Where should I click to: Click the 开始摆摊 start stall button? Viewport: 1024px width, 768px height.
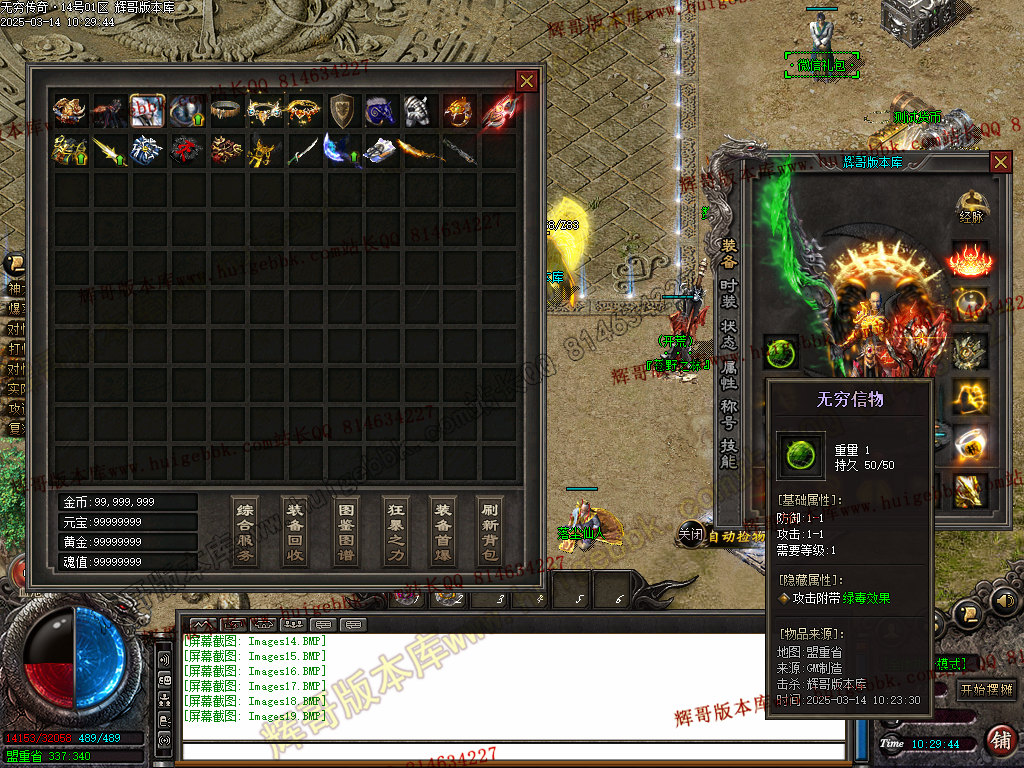pyautogui.click(x=985, y=689)
